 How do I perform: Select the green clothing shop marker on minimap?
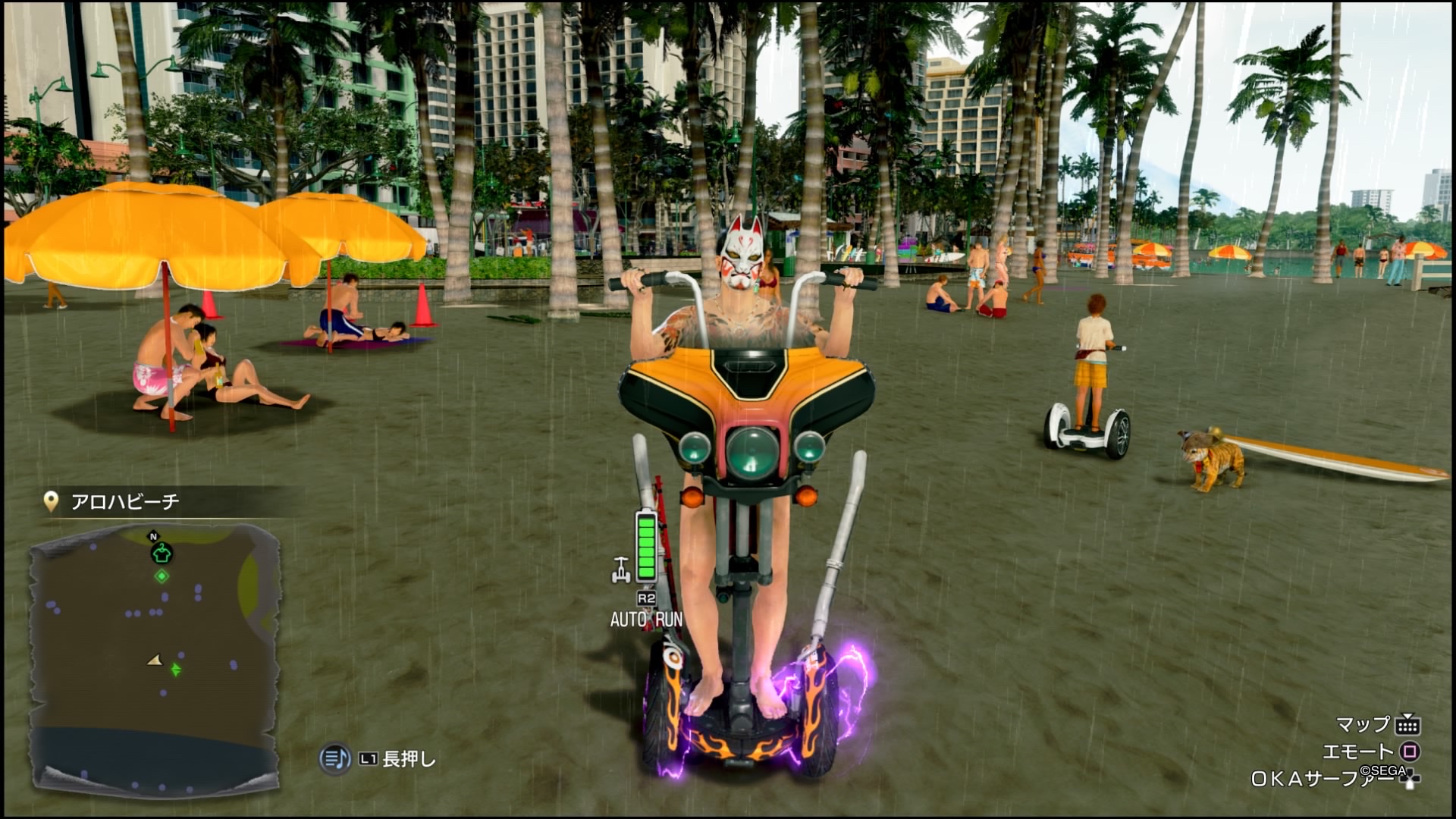(162, 554)
